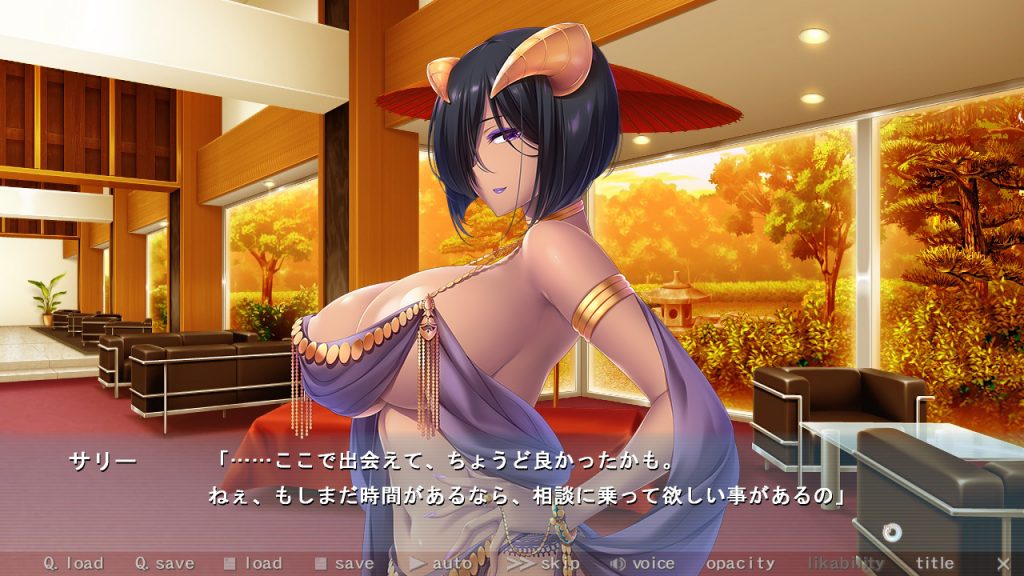Replay the voice line
Image resolution: width=1024 pixels, height=576 pixels.
643,563
